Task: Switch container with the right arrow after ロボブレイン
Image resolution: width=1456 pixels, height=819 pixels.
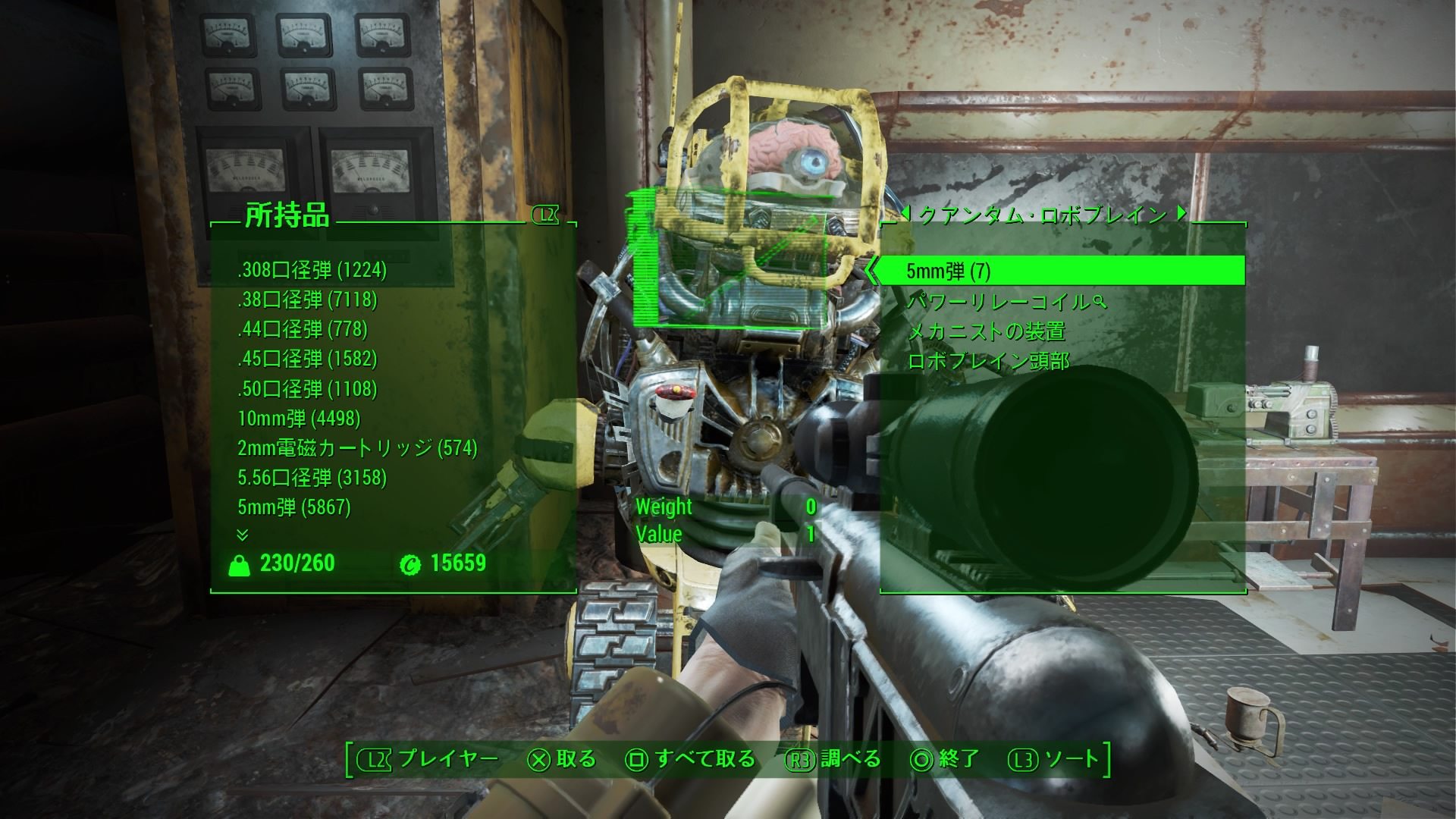Action: point(1181,214)
